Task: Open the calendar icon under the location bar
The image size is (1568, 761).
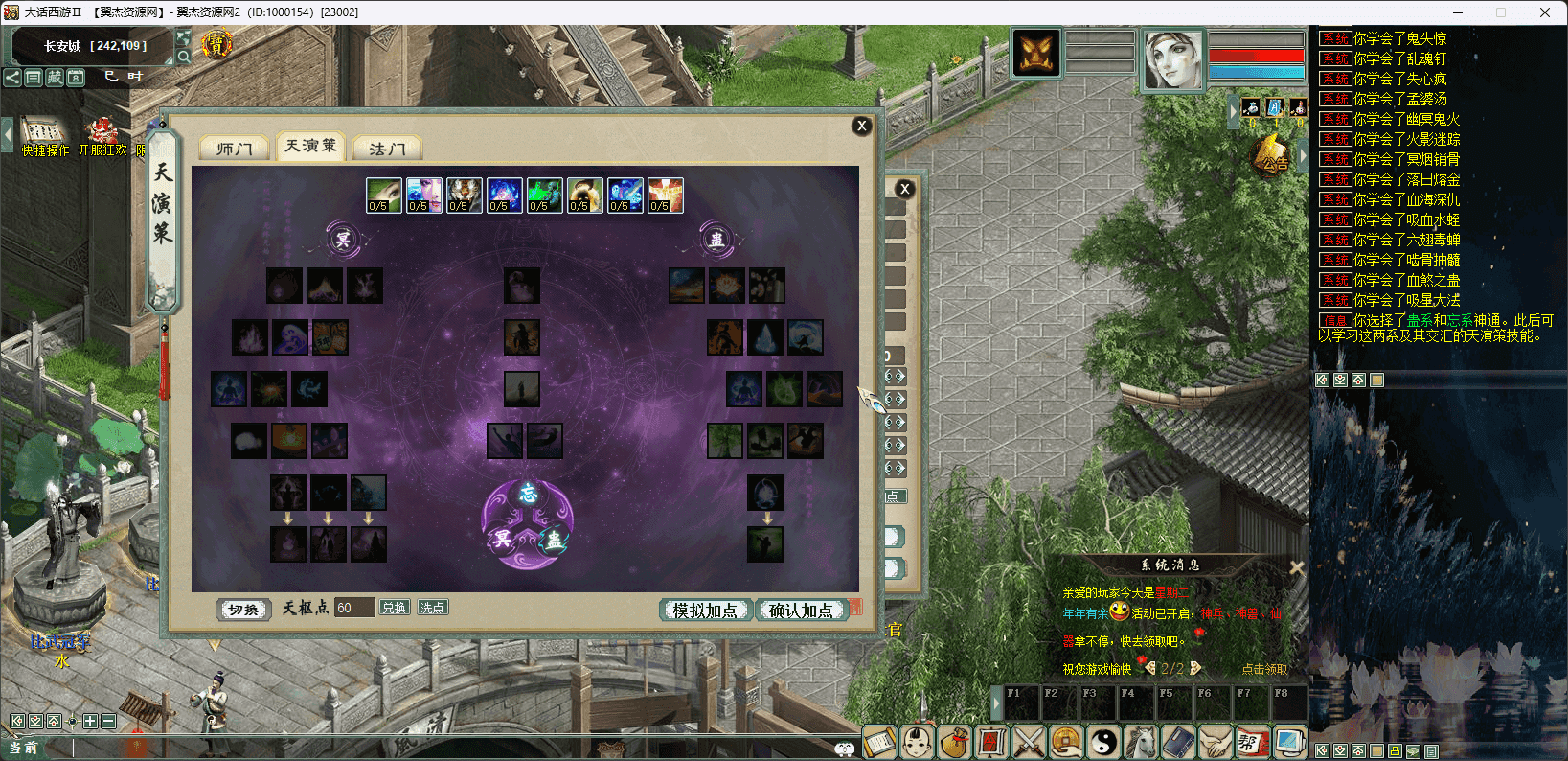Action: tap(76, 77)
